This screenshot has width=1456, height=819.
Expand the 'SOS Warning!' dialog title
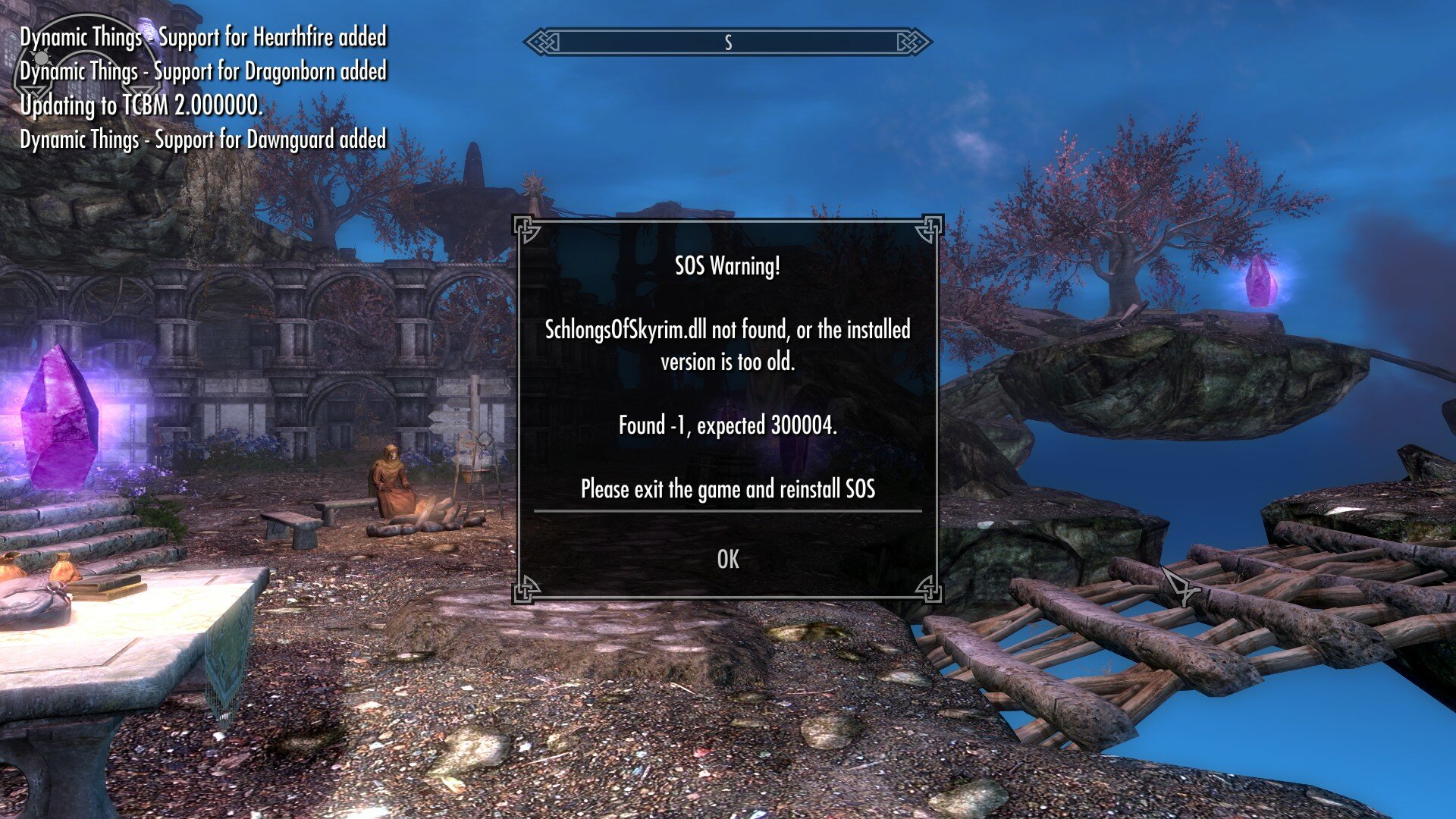tap(727, 266)
